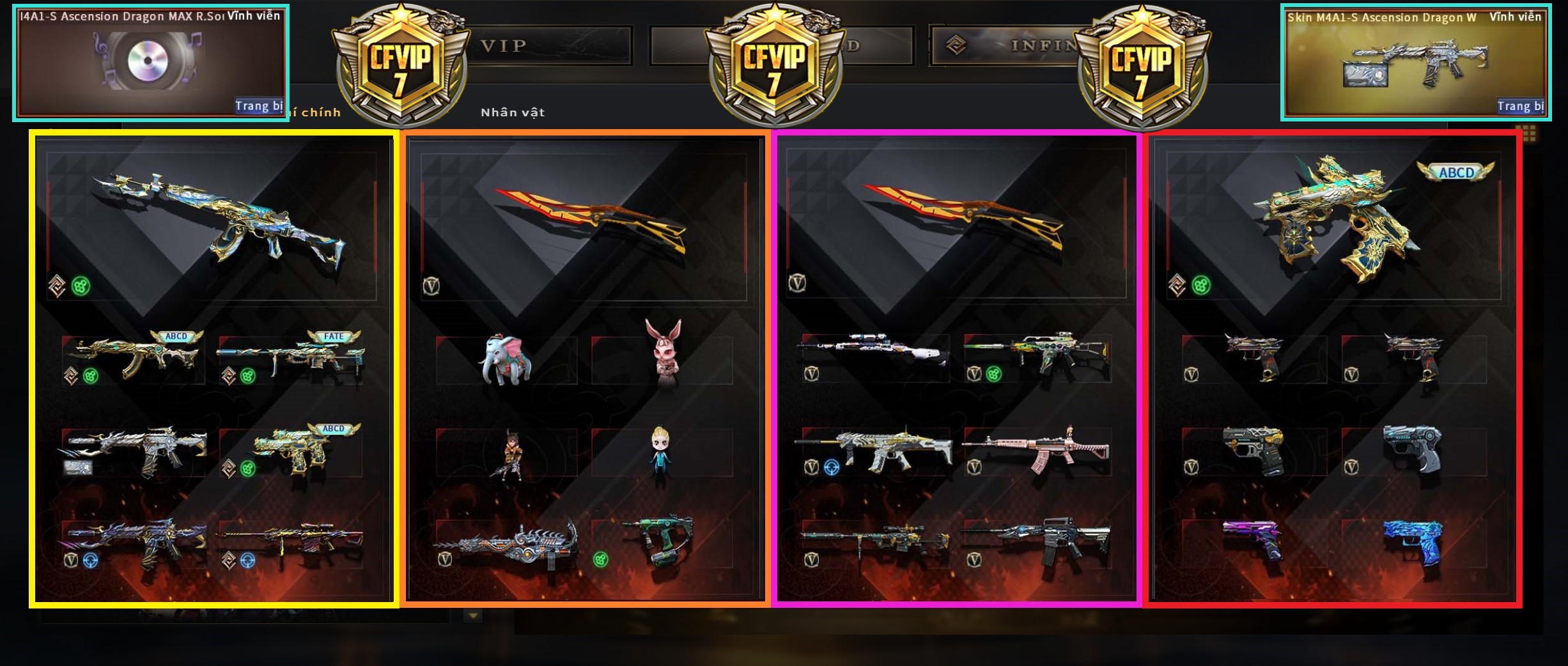This screenshot has width=1568, height=666.
Task: Select the dragon-bone heavy machine gun
Action: coord(506,543)
